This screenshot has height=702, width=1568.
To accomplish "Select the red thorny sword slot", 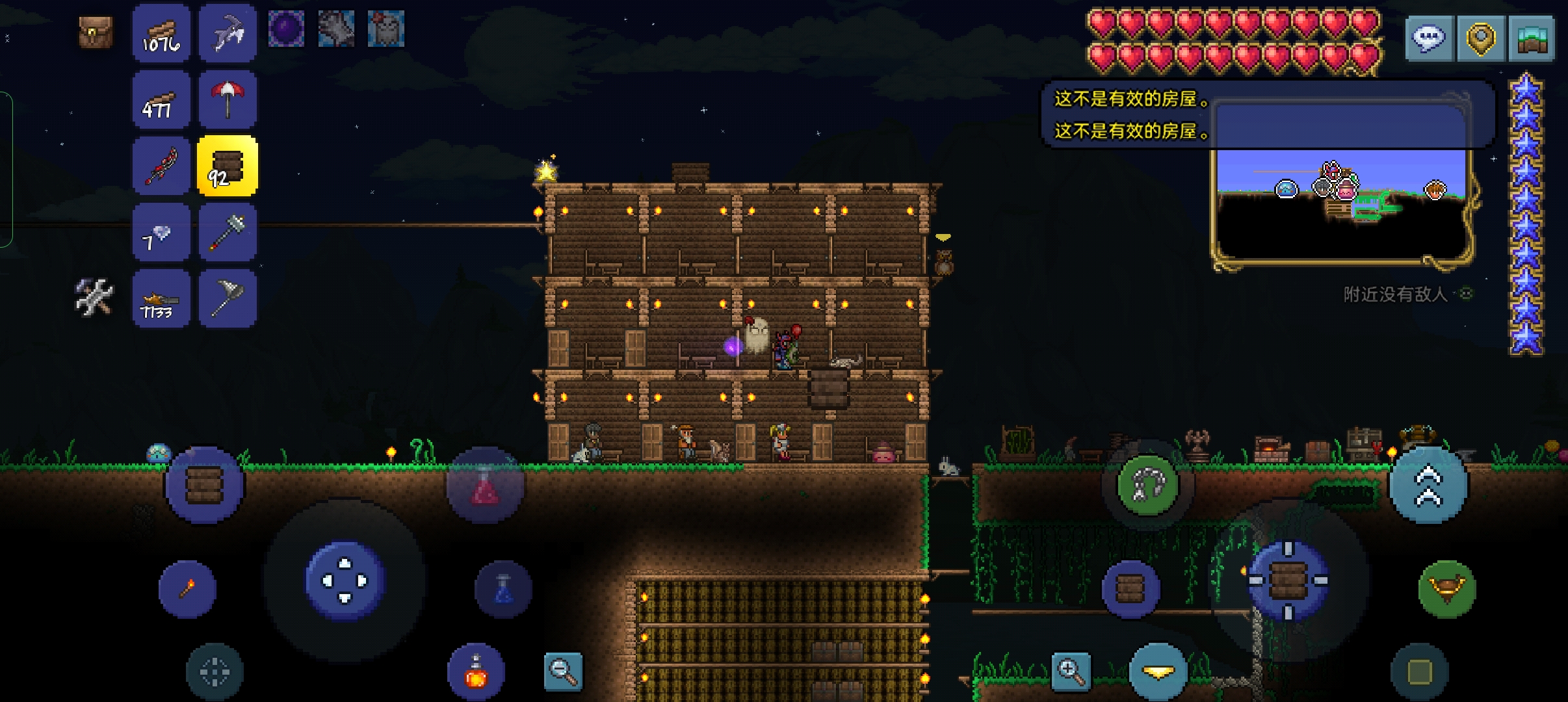I will tap(161, 166).
